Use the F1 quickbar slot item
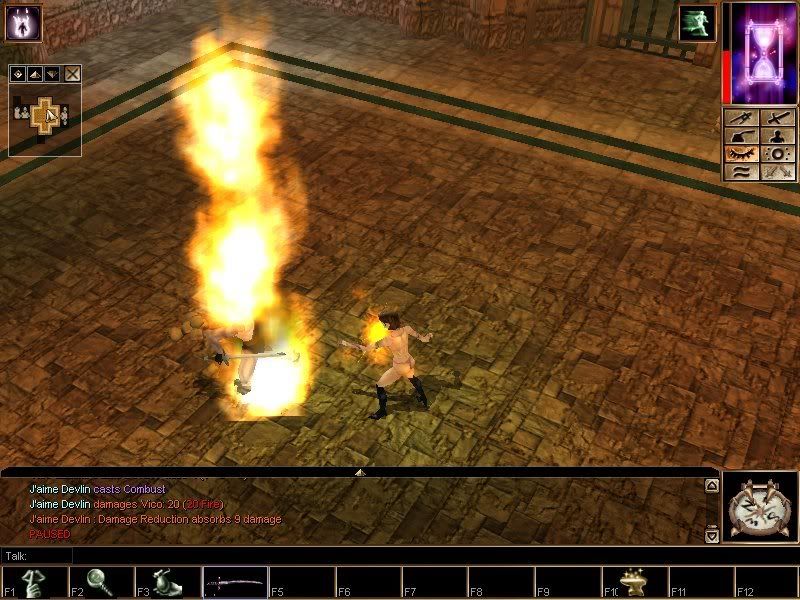Image resolution: width=800 pixels, height=600 pixels. (x=35, y=582)
